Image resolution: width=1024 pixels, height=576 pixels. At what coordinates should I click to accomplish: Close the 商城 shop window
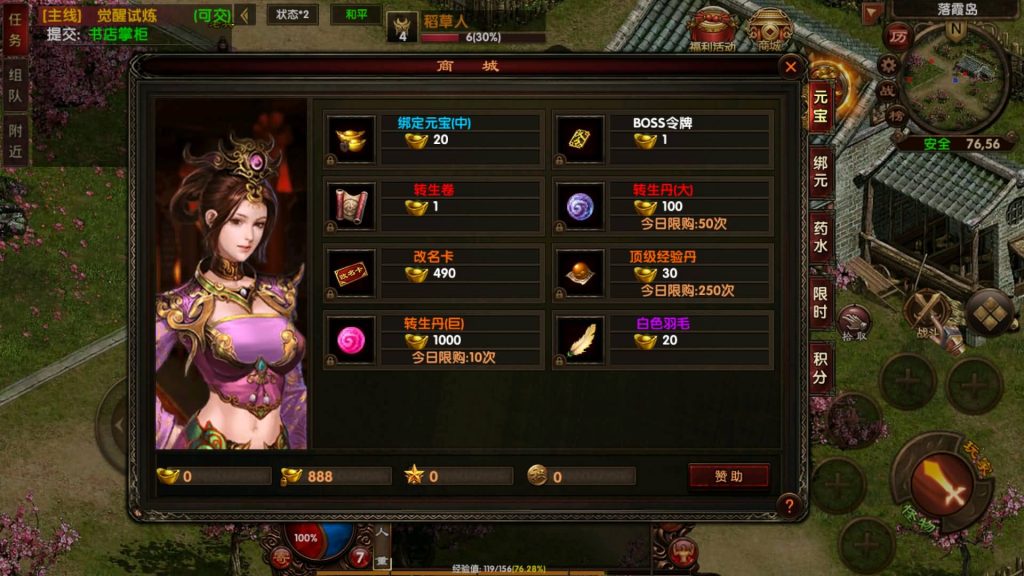pos(791,68)
